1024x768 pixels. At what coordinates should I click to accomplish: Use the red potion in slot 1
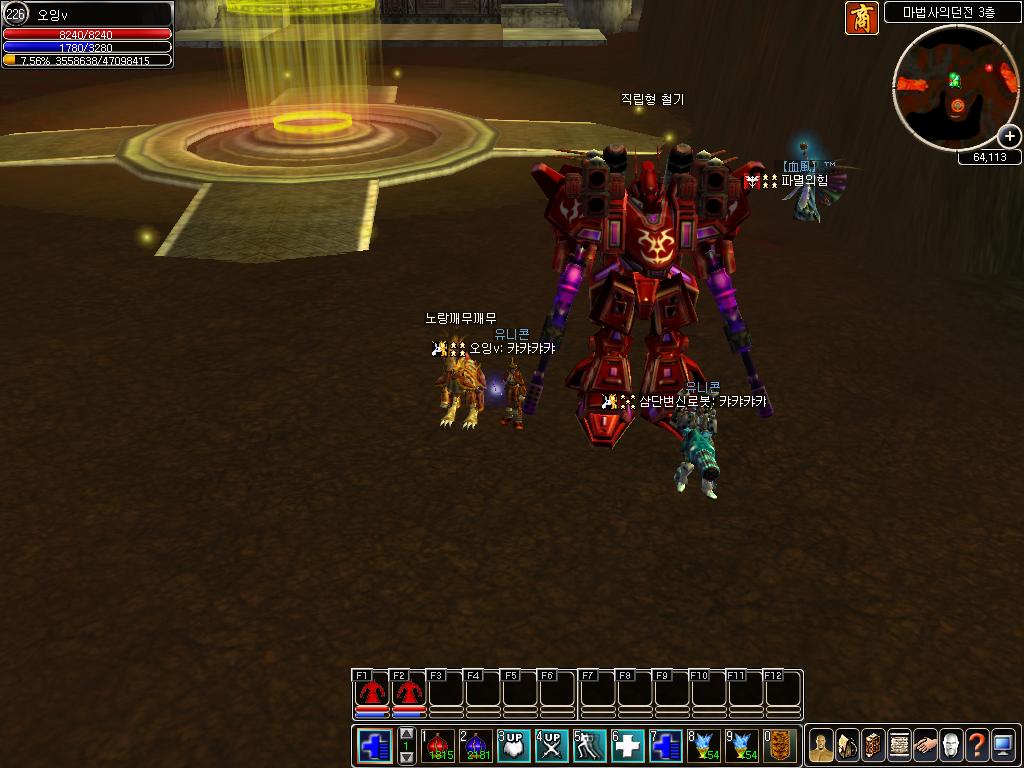click(436, 746)
